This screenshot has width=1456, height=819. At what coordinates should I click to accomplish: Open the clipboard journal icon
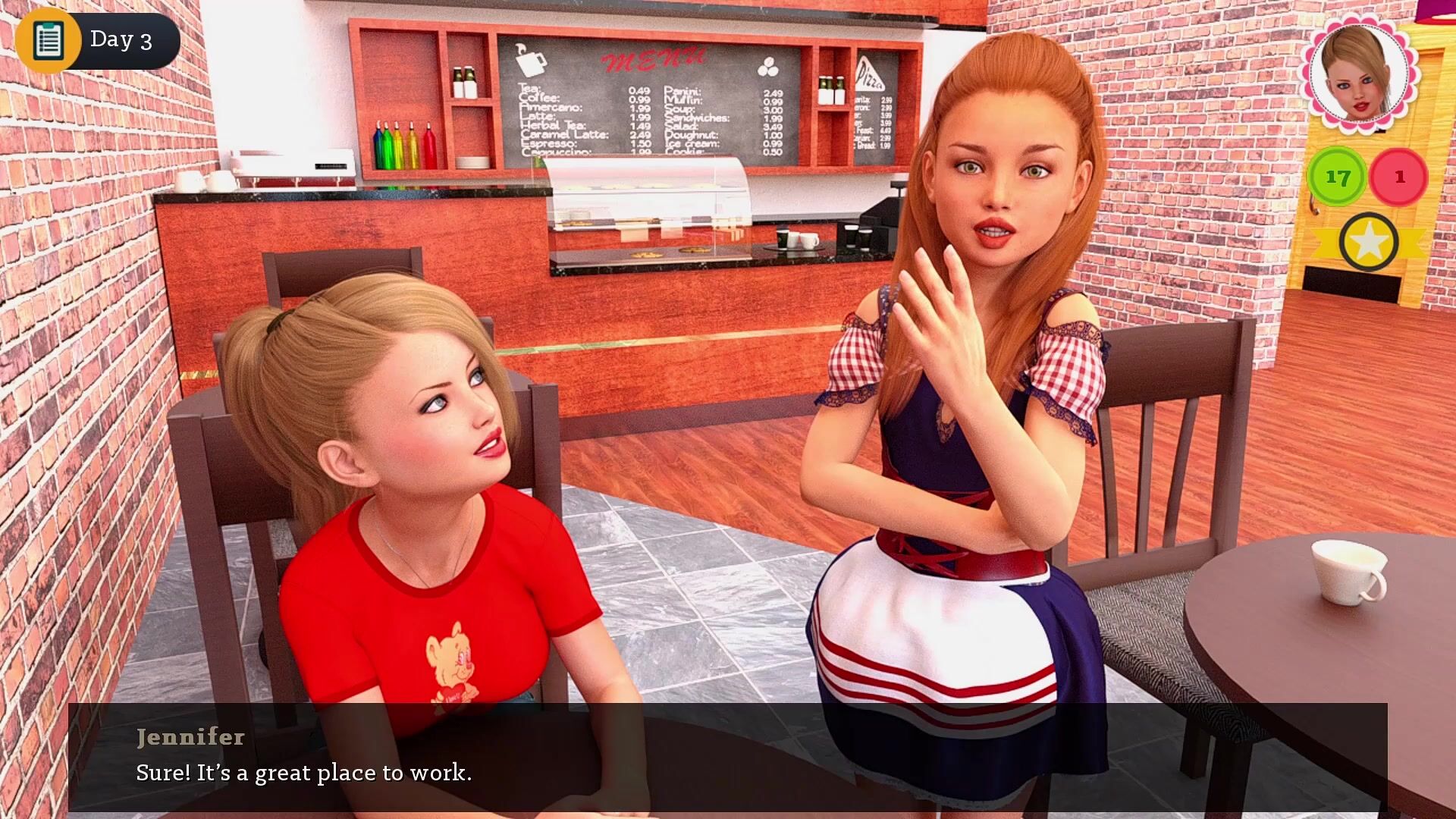[48, 40]
